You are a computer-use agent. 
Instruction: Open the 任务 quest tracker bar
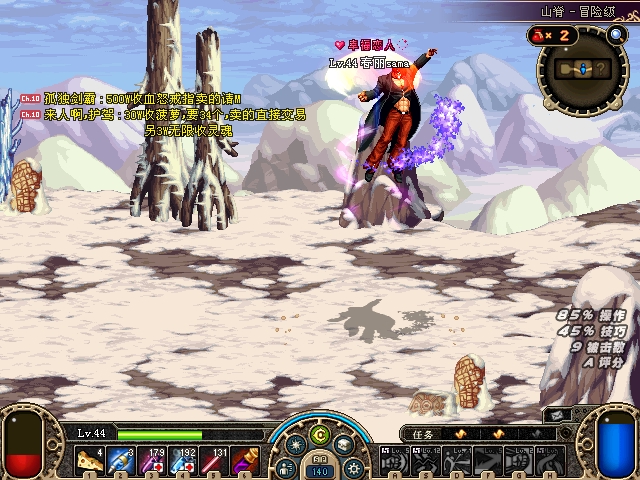[x=470, y=434]
